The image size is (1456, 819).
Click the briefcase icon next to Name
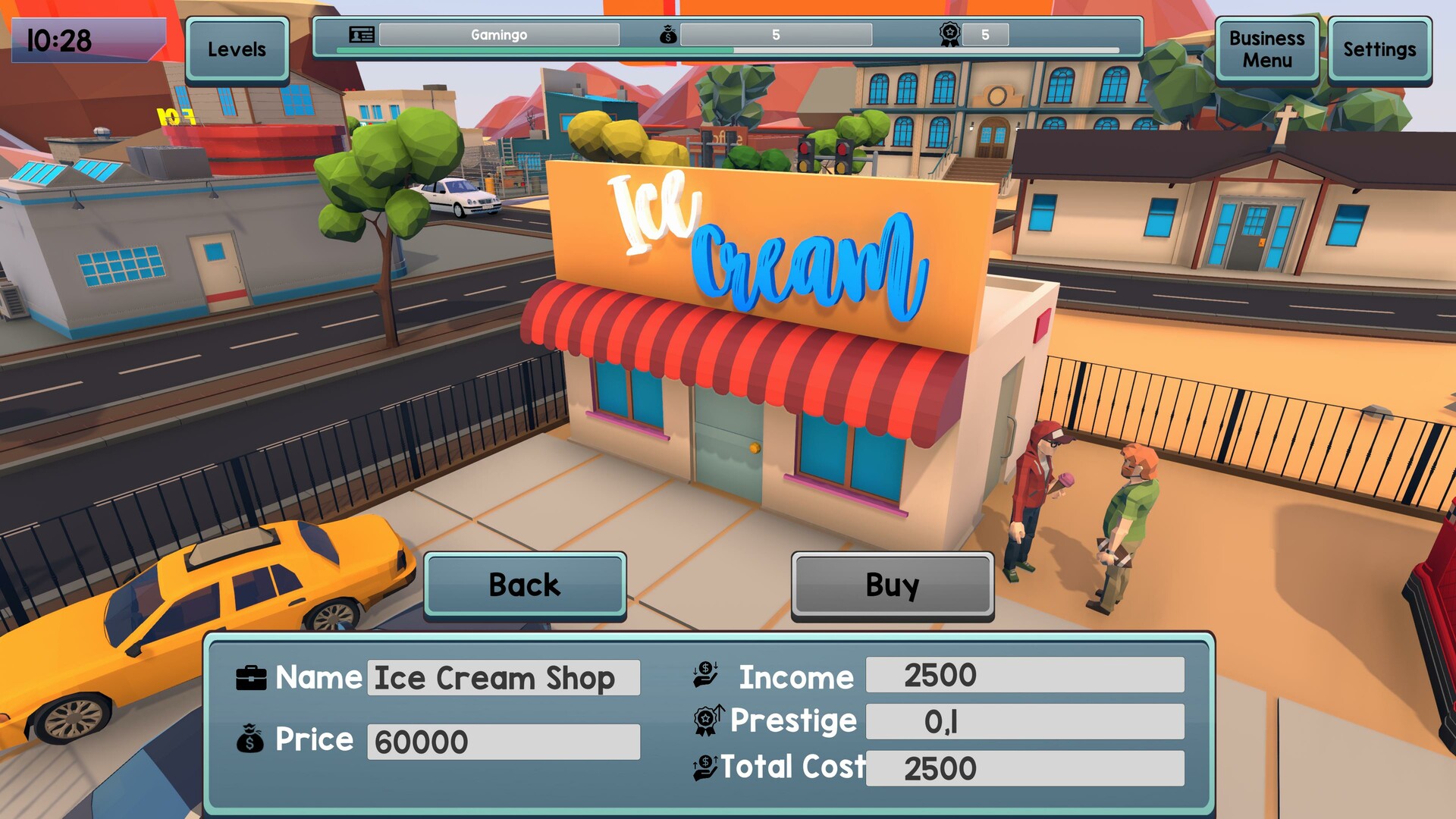click(253, 677)
